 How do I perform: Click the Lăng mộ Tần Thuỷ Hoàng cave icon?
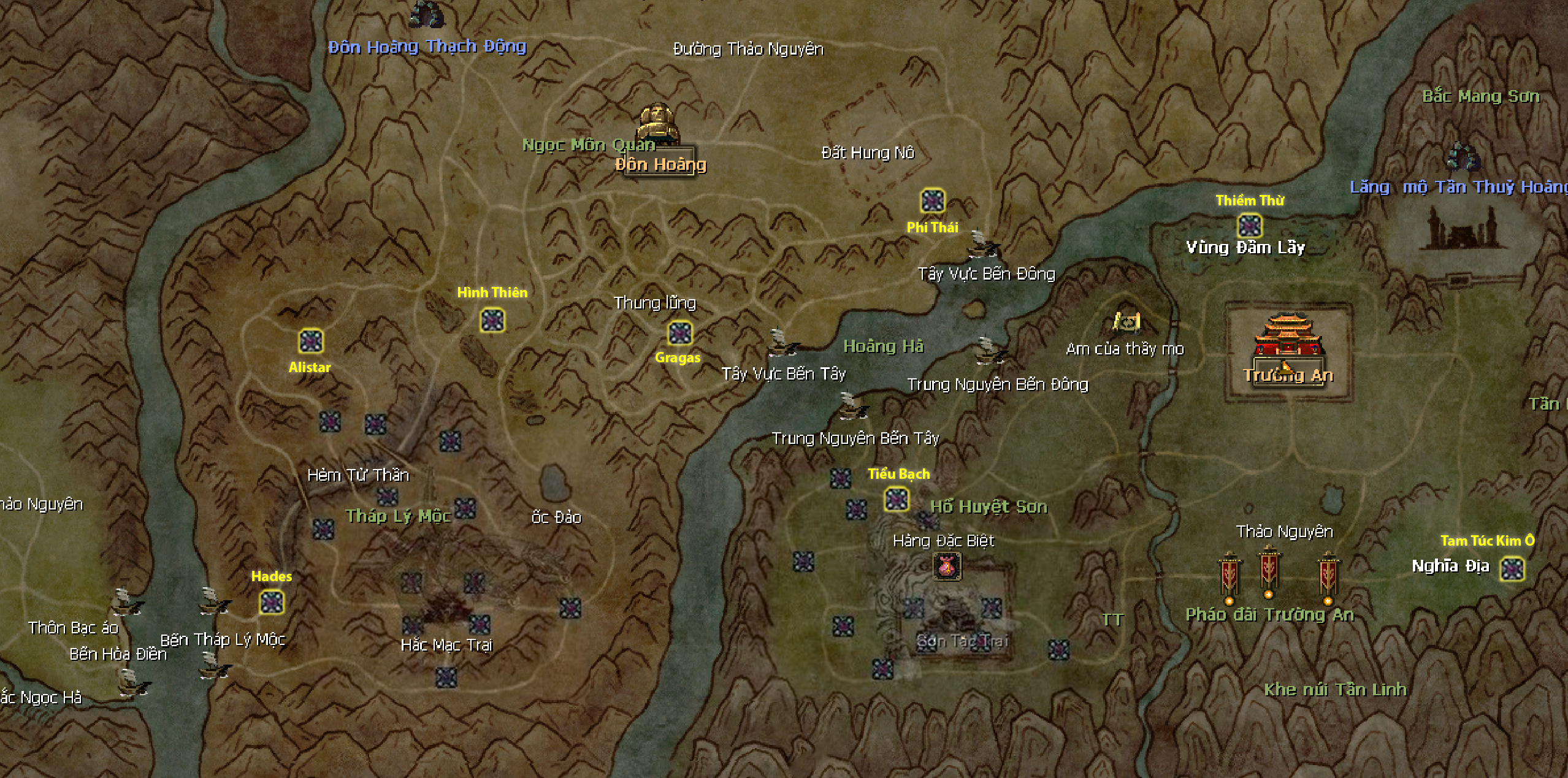click(x=1463, y=157)
